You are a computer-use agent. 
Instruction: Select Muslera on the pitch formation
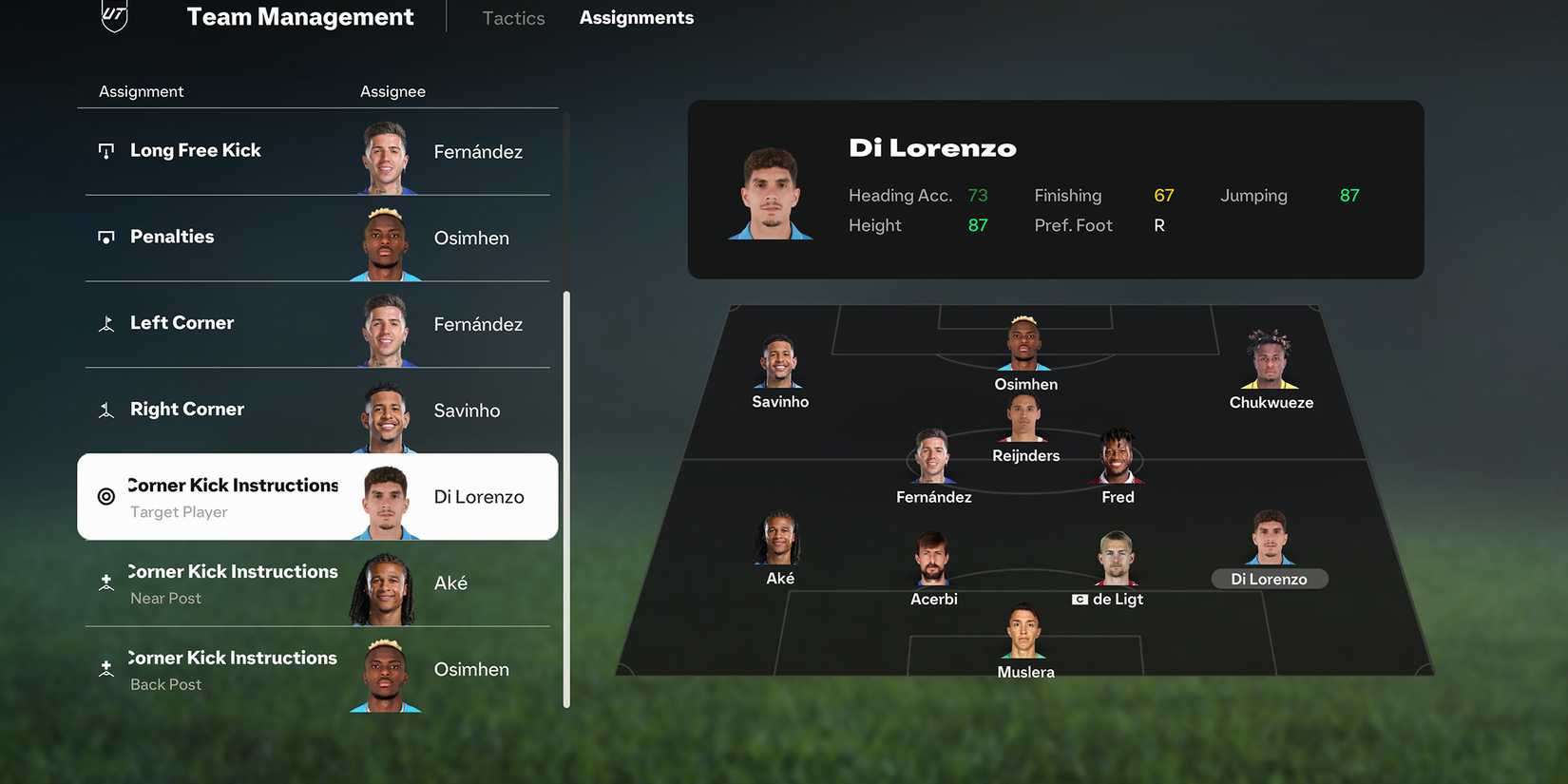point(1024,639)
